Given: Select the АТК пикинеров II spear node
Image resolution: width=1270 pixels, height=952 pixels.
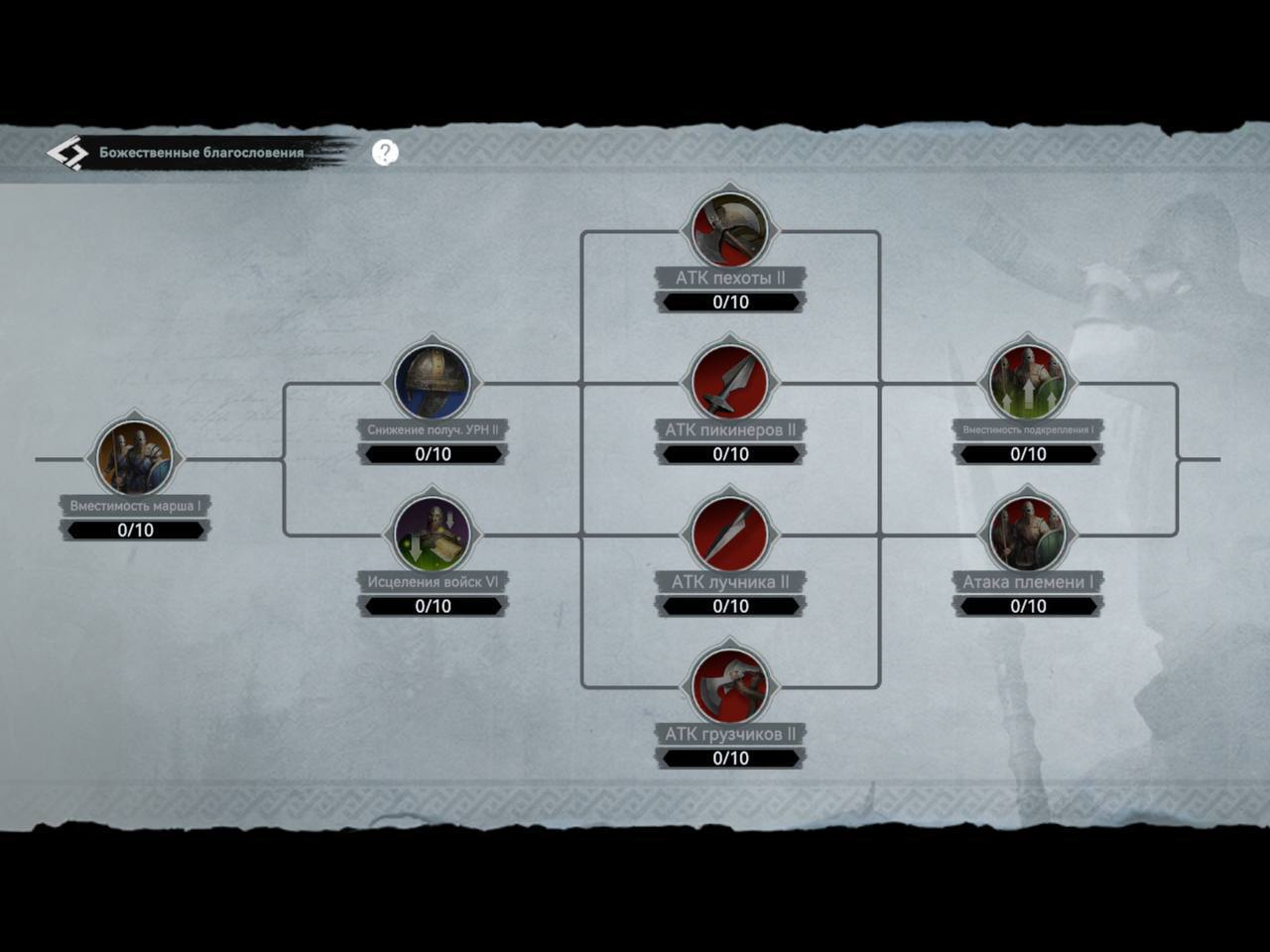Looking at the screenshot, I should 730,382.
